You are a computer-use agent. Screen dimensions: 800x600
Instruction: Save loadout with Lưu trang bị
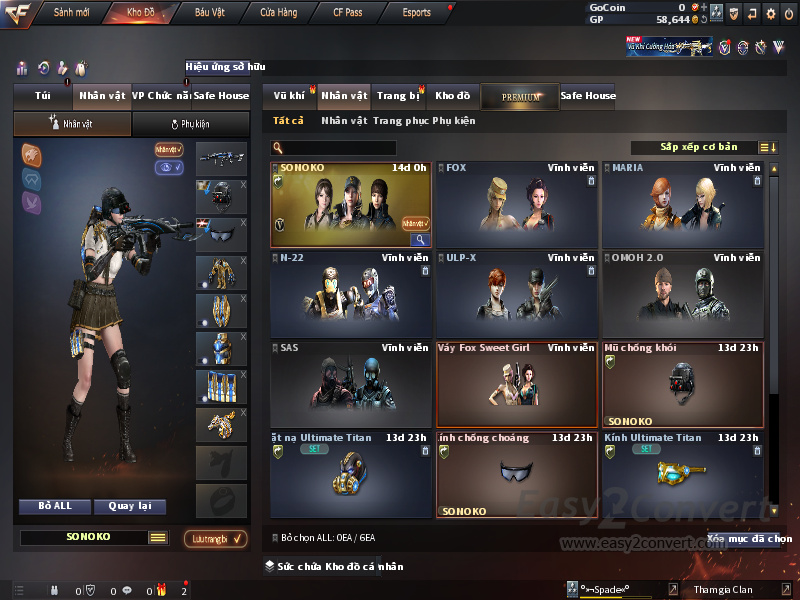[x=215, y=539]
